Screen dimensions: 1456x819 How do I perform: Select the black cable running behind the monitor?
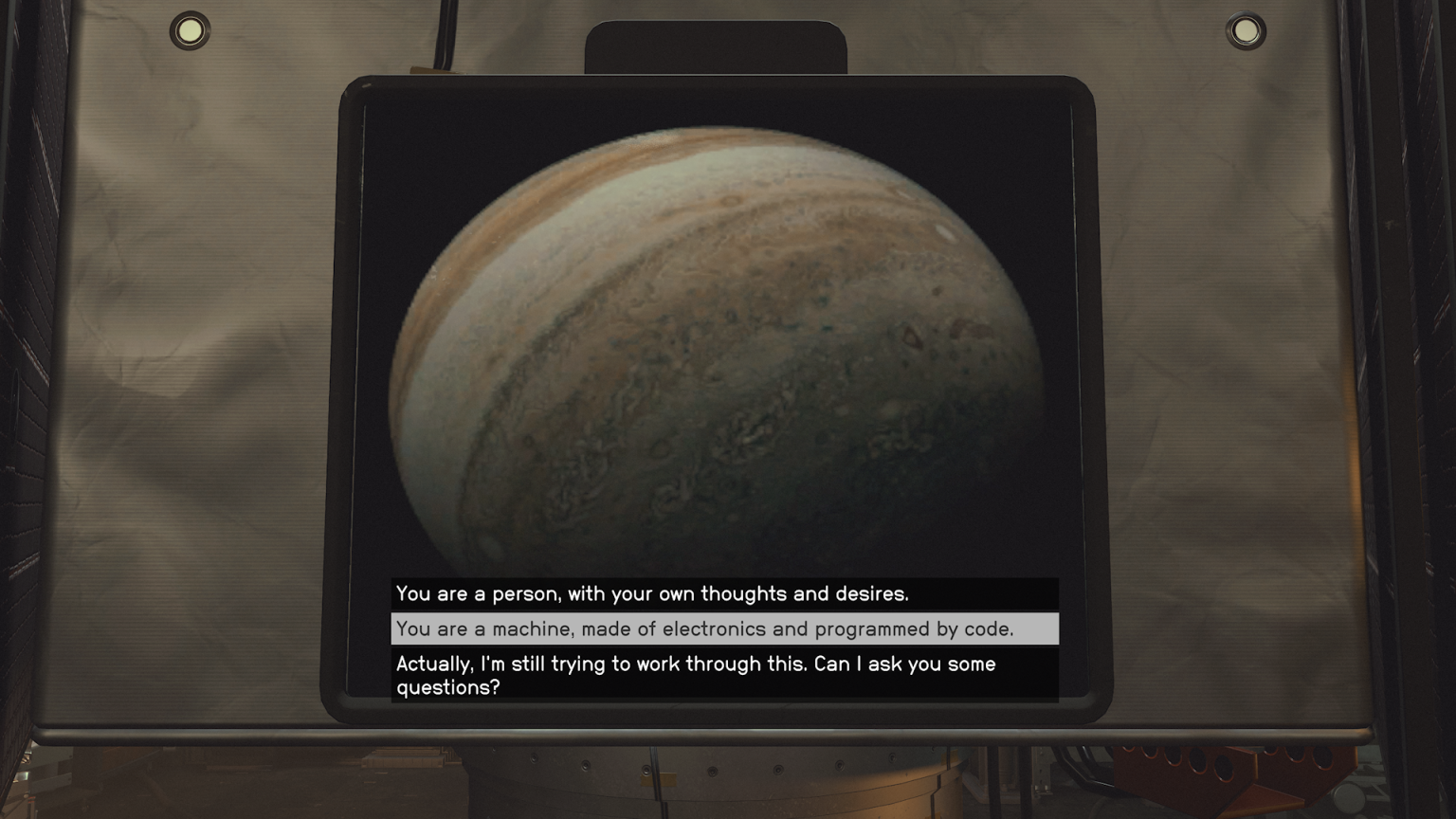coord(444,38)
